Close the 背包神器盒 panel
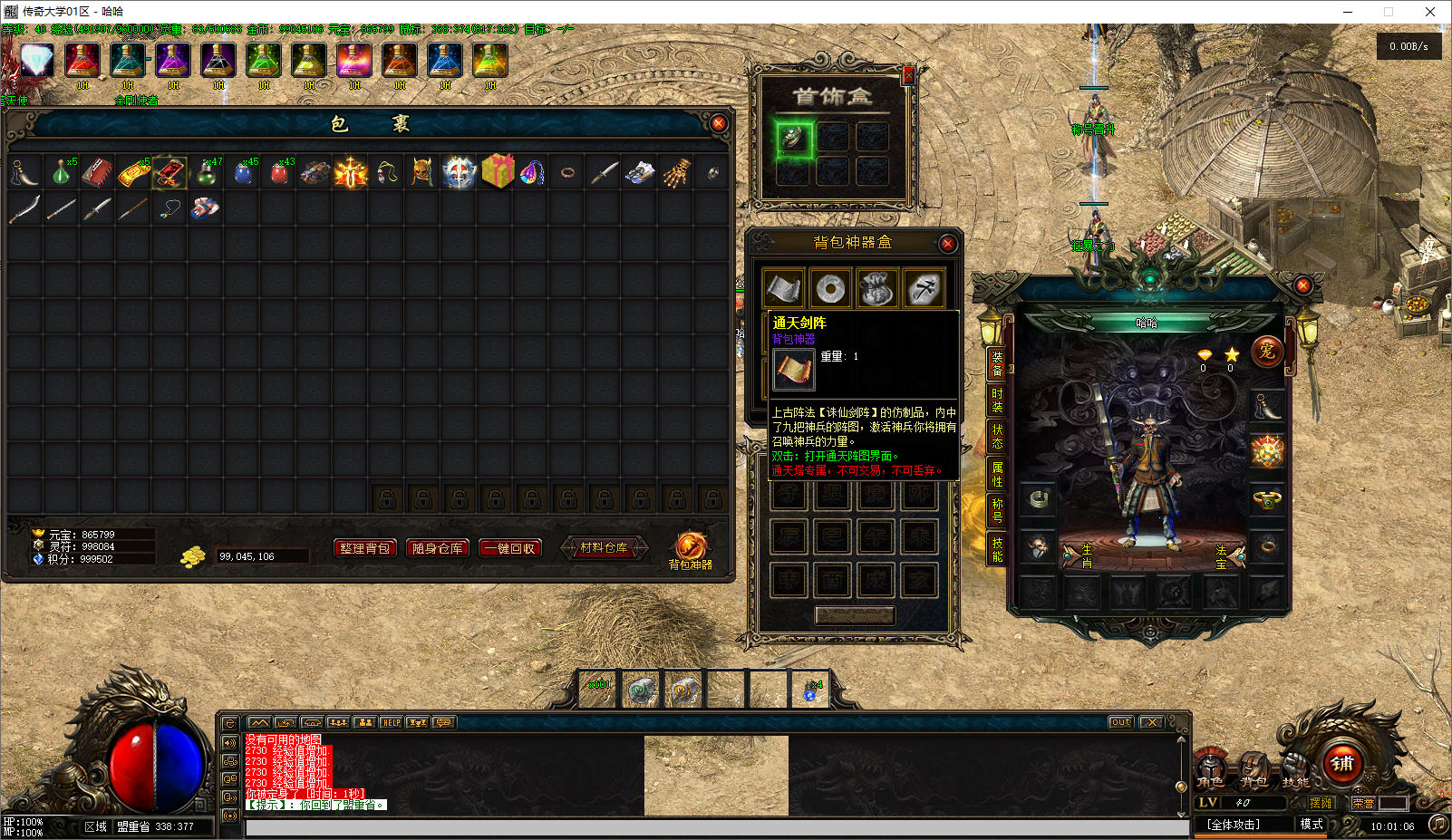Viewport: 1452px width, 840px height. click(x=947, y=243)
